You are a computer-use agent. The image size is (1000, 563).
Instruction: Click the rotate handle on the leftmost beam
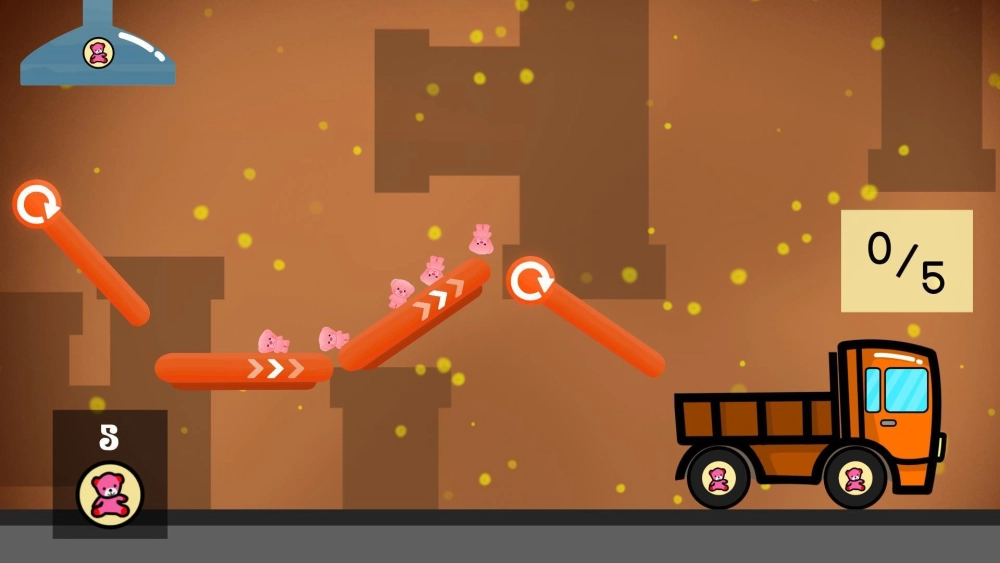coord(37,204)
